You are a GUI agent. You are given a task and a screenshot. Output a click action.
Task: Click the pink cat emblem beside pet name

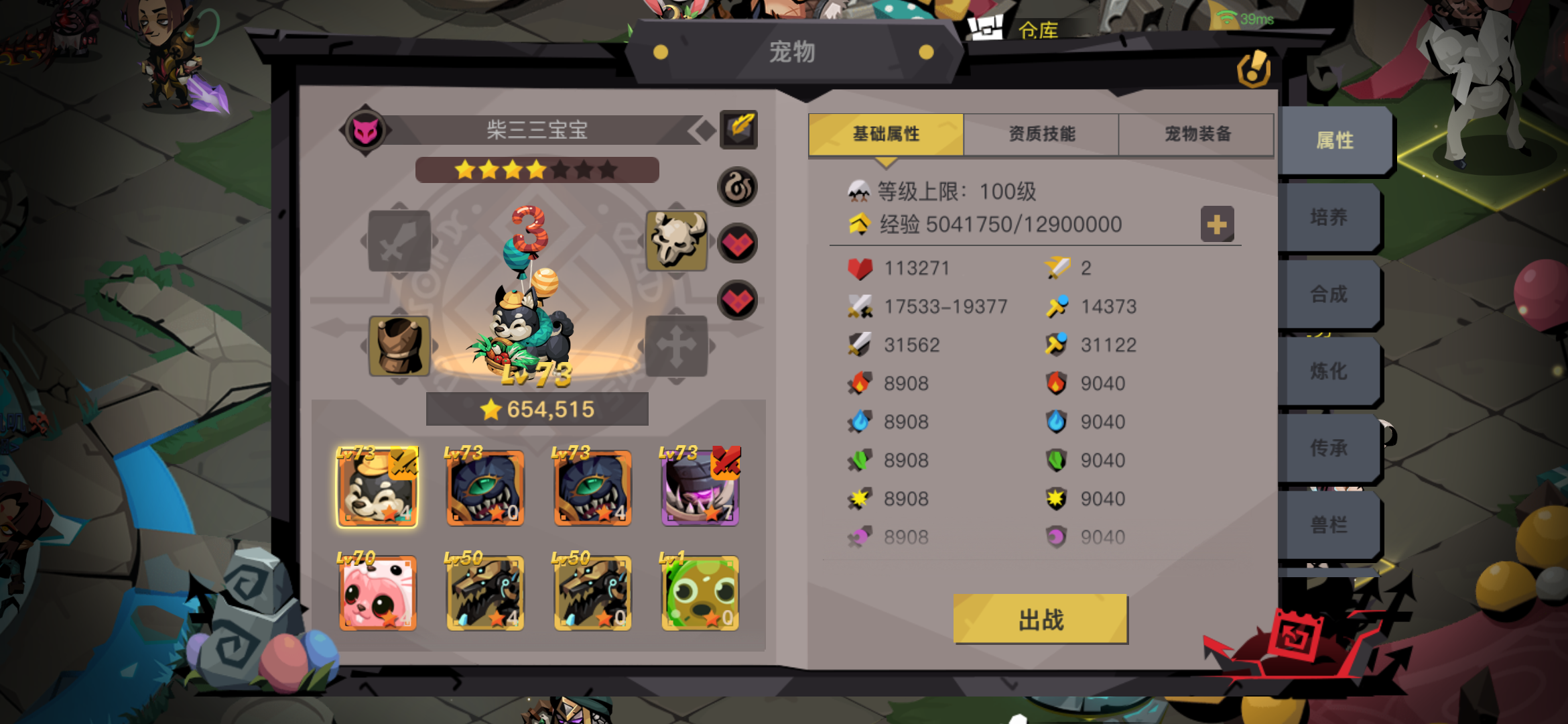365,130
